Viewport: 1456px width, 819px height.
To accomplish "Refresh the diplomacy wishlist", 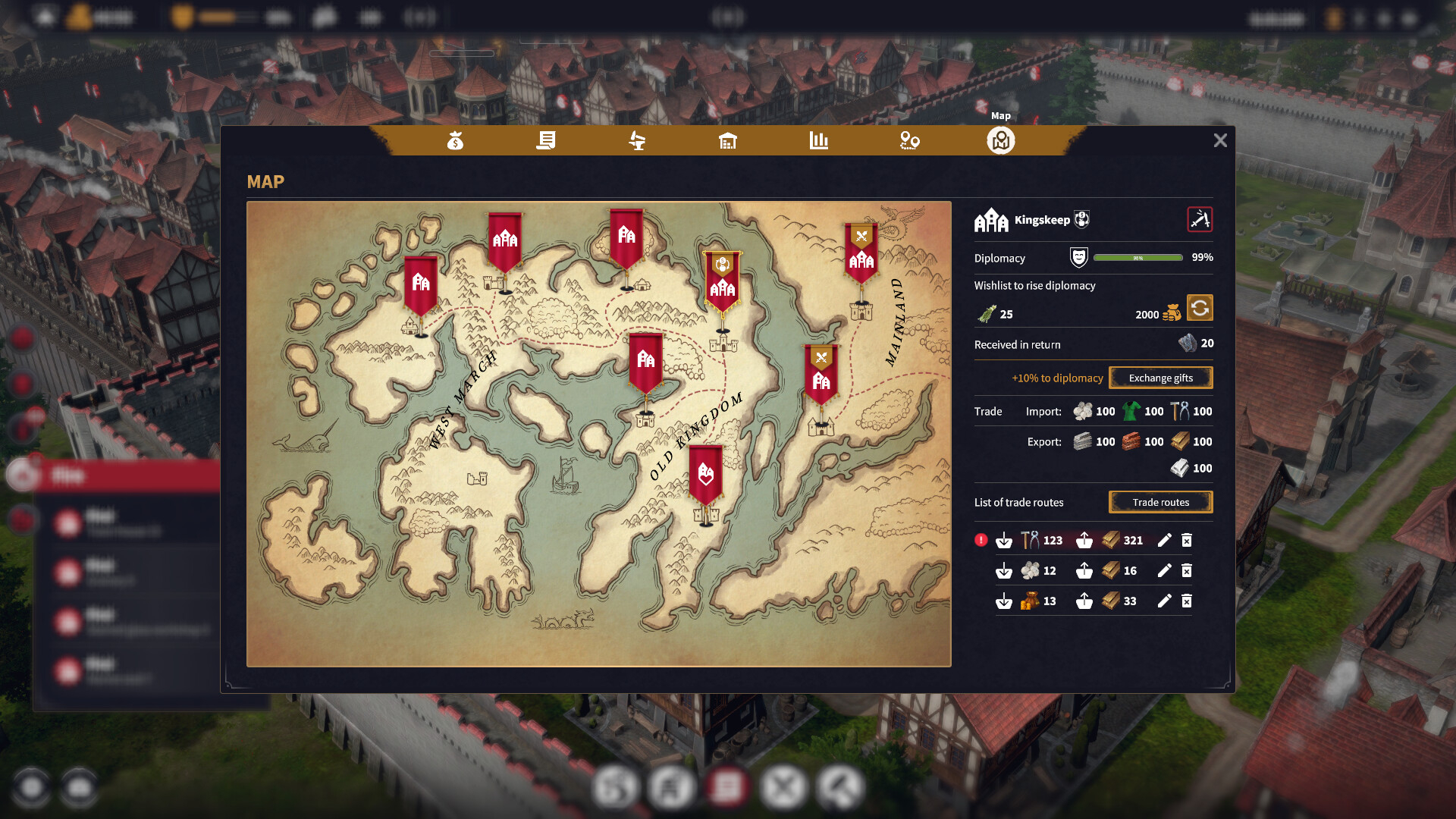I will [1200, 309].
